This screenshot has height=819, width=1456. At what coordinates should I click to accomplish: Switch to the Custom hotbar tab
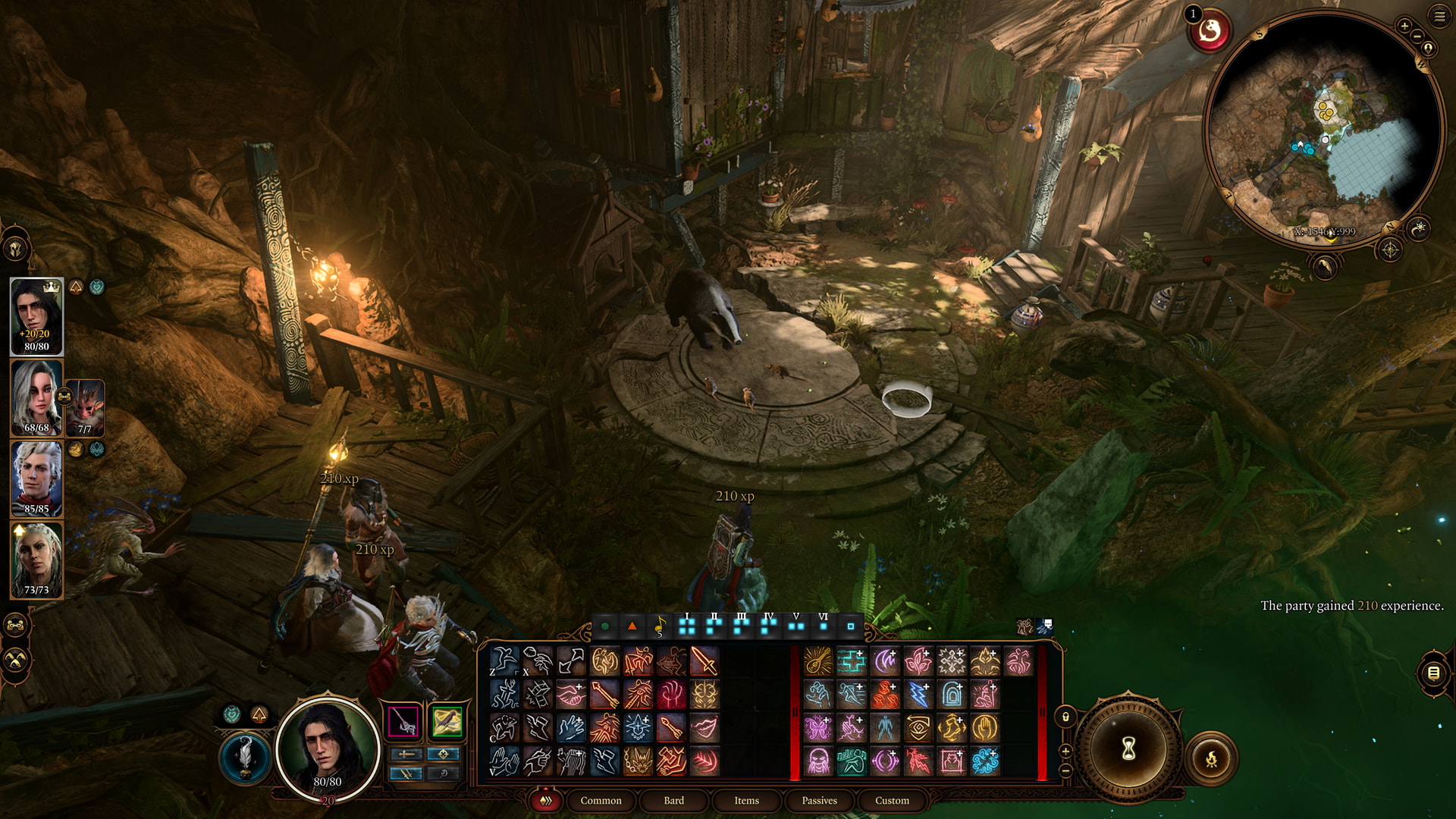[892, 800]
